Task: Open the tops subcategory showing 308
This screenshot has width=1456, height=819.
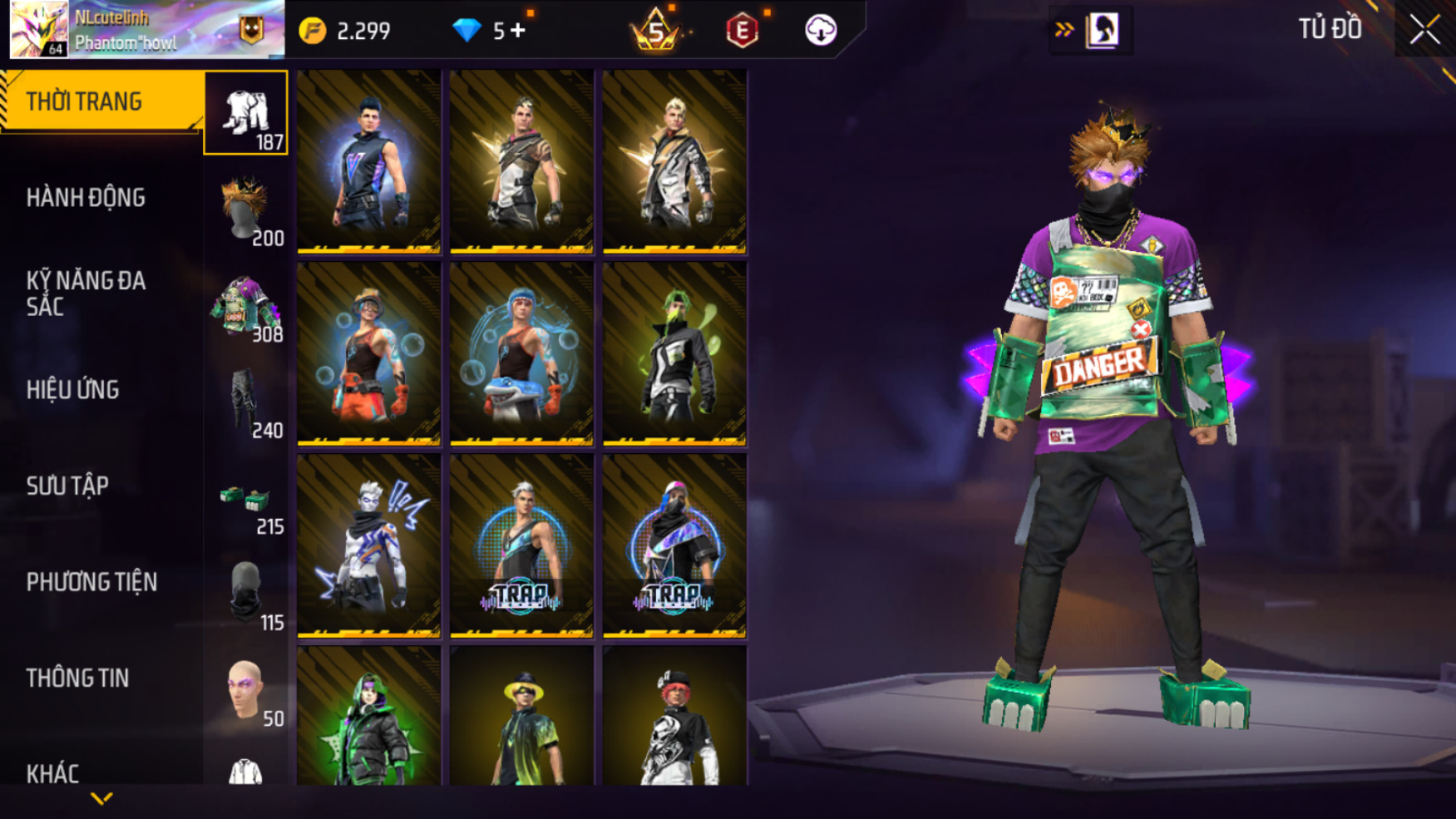Action: pyautogui.click(x=246, y=306)
